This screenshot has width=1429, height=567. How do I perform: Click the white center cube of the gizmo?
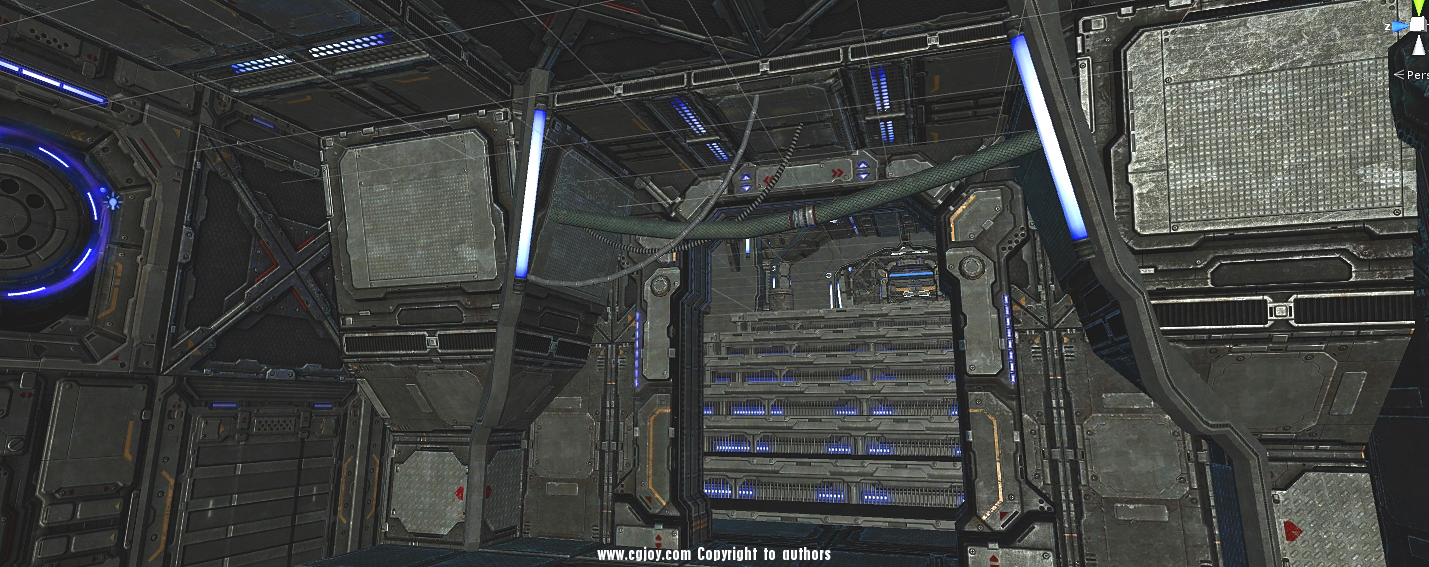[x=1419, y=24]
